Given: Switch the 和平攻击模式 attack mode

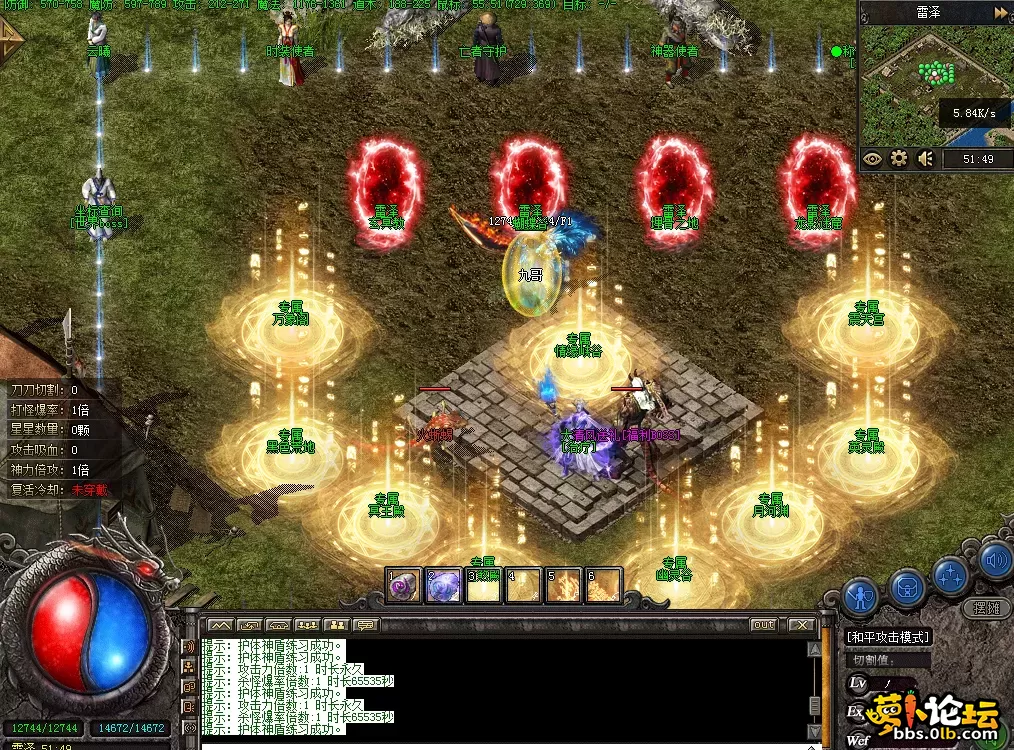Looking at the screenshot, I should [x=888, y=636].
